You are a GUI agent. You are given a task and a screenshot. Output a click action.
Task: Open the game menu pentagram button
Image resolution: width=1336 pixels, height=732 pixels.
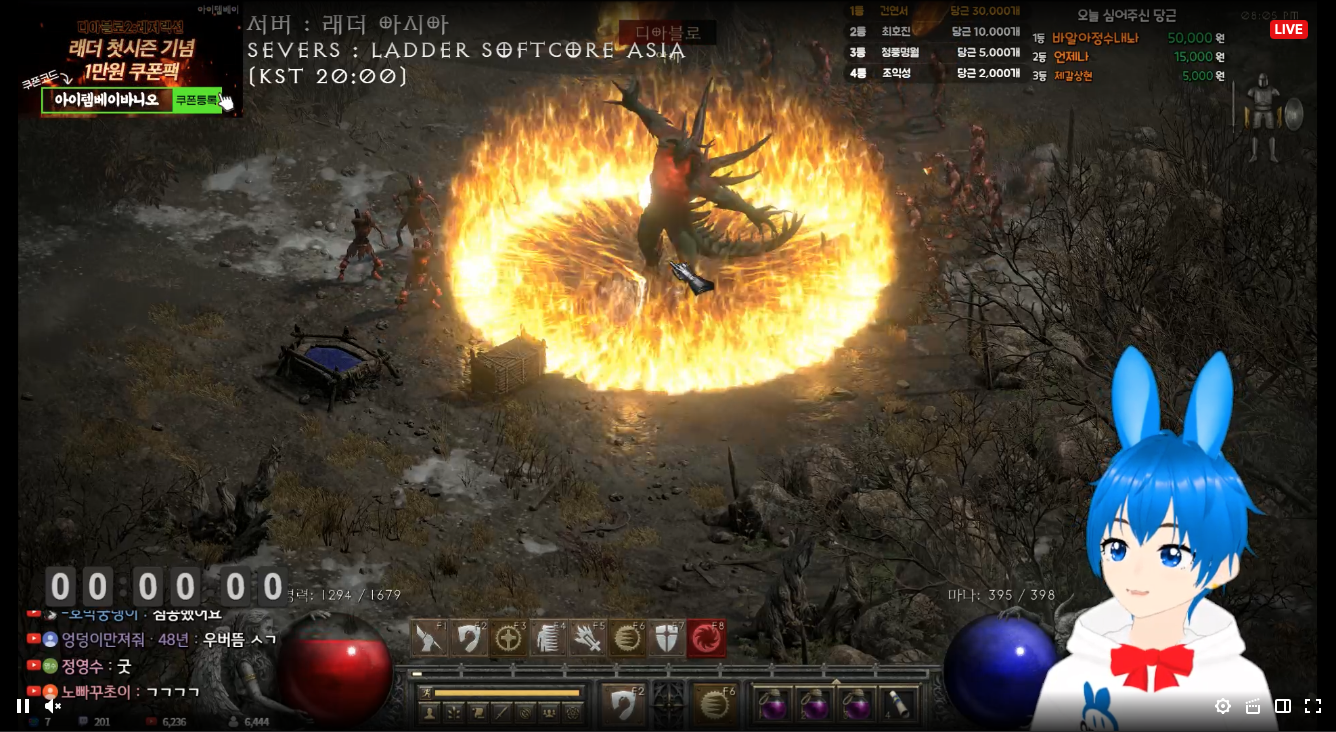tap(573, 712)
